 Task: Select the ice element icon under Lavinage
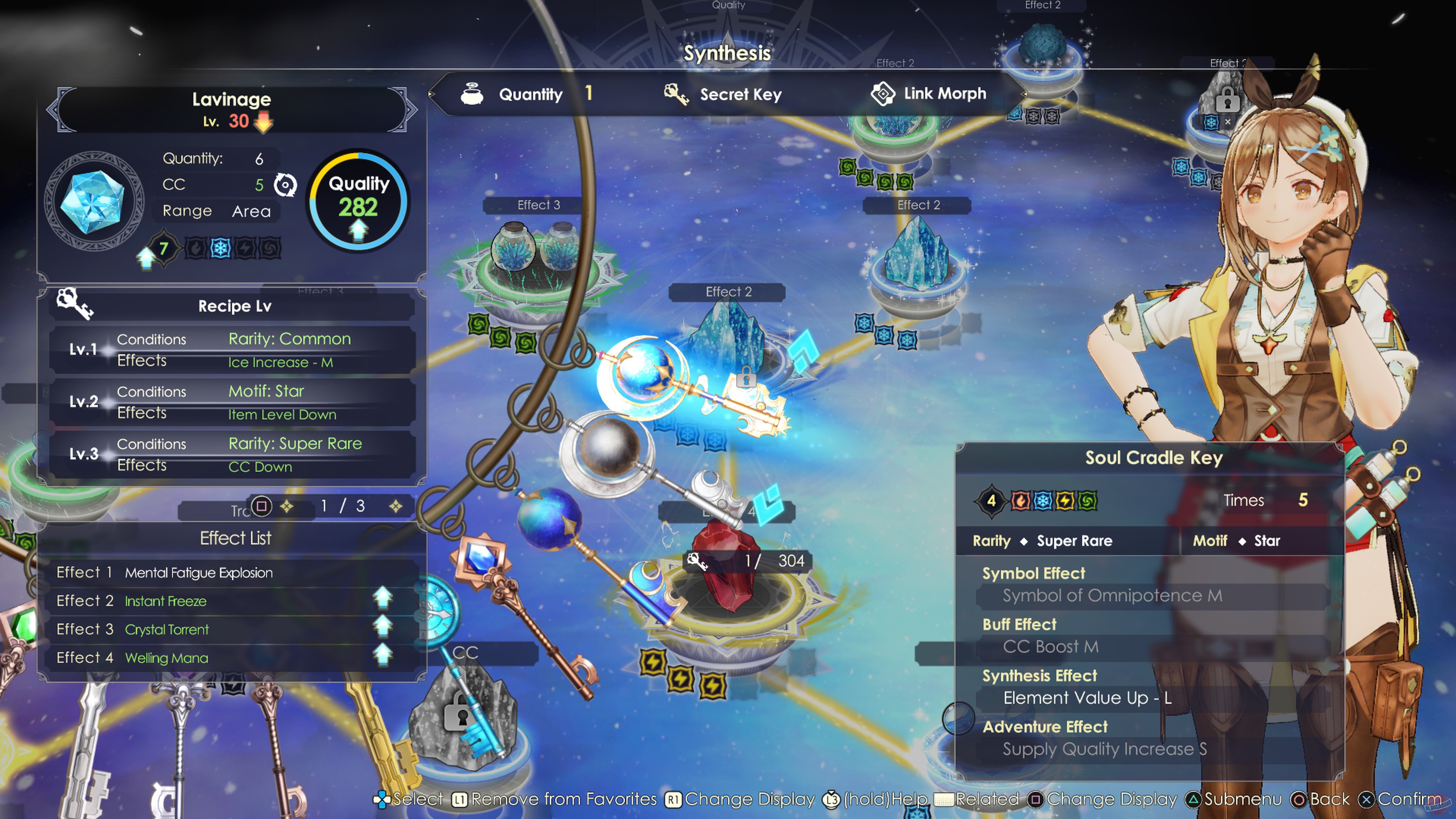[220, 247]
